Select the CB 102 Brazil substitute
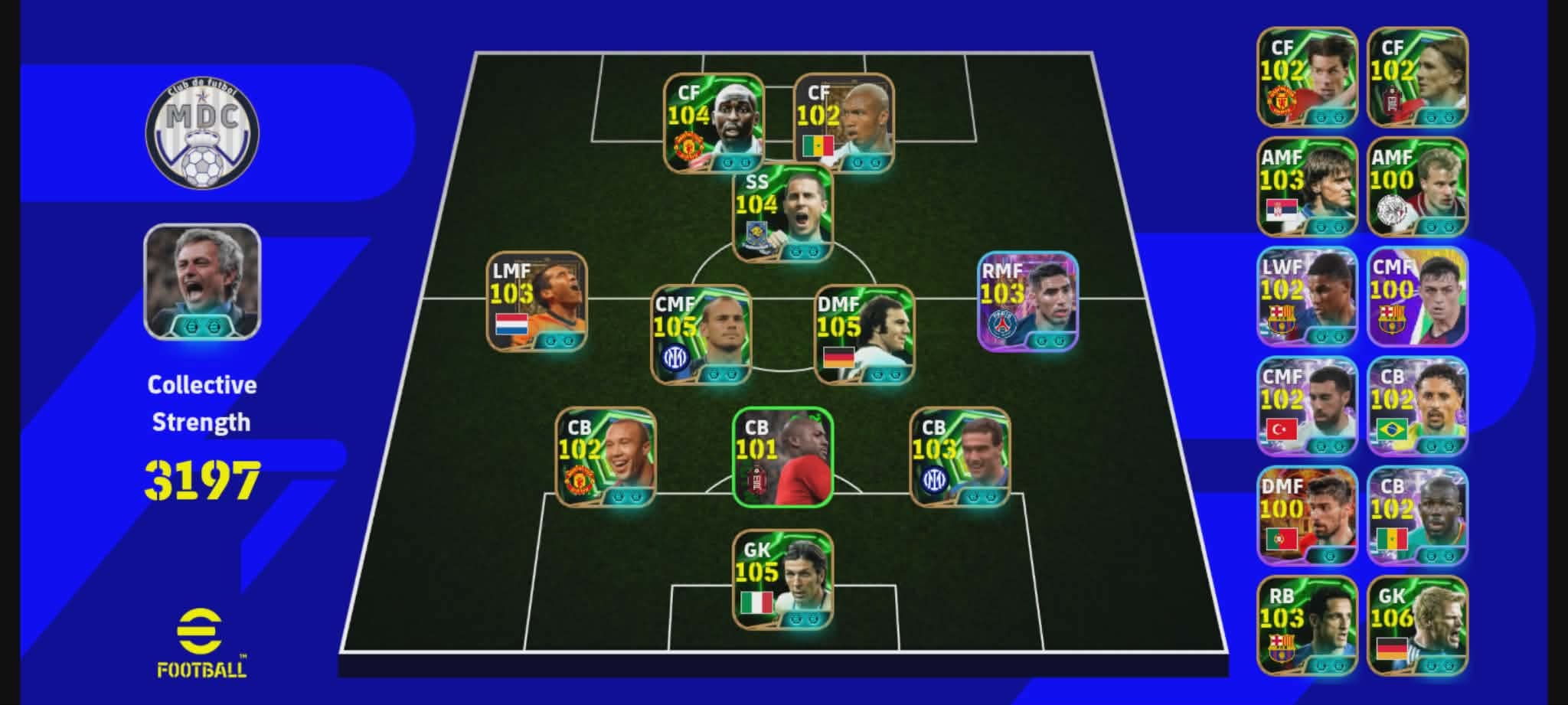The height and width of the screenshot is (705, 1568). [x=1417, y=406]
